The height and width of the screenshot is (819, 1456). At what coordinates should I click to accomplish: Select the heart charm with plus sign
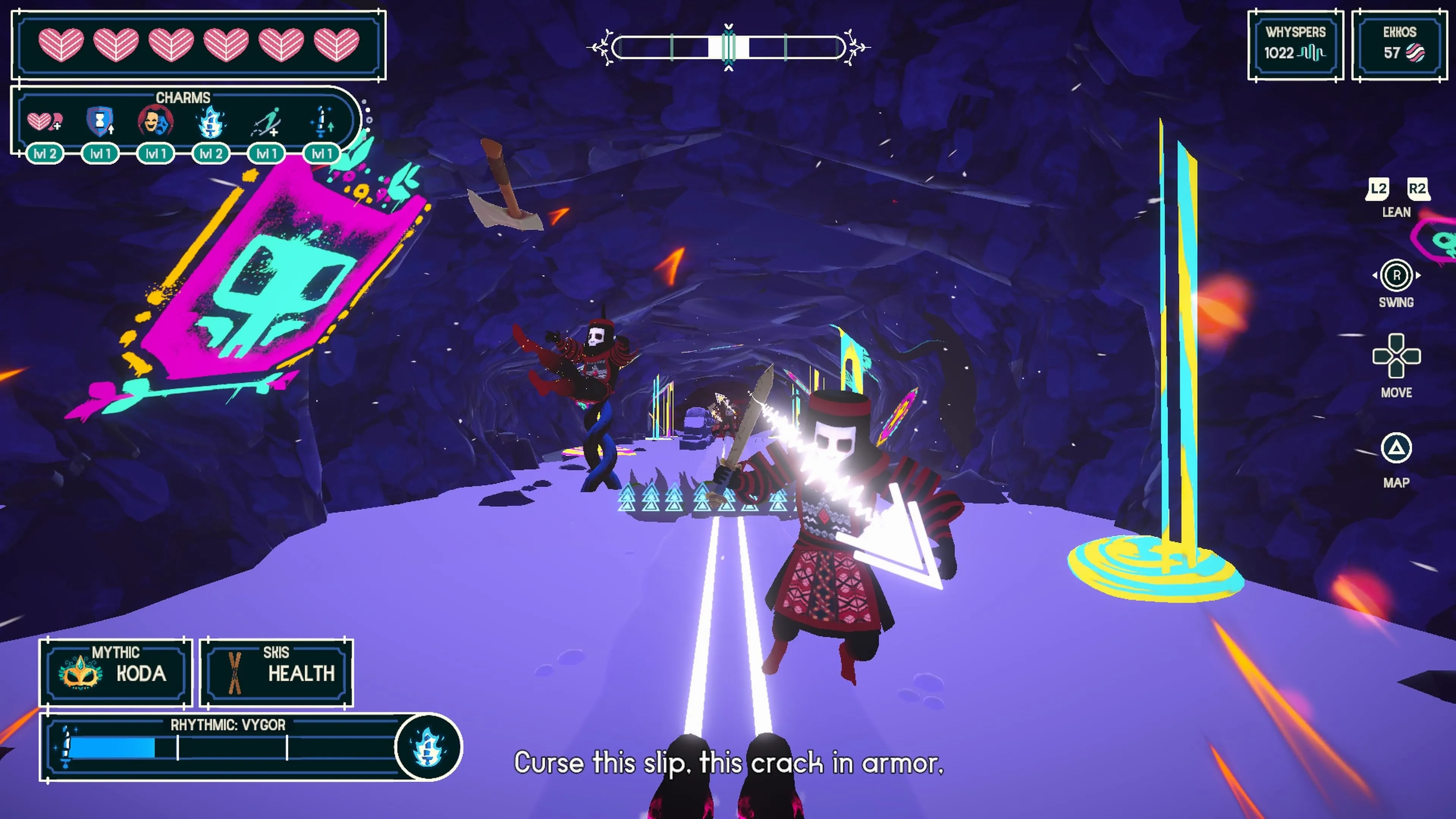pyautogui.click(x=45, y=121)
